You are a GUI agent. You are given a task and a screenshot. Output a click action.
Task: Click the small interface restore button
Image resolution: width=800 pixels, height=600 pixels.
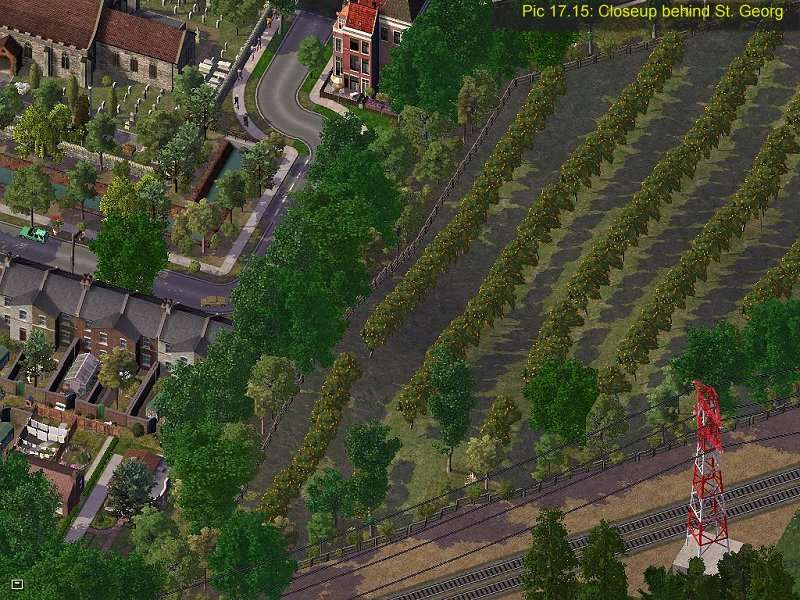(x=17, y=583)
